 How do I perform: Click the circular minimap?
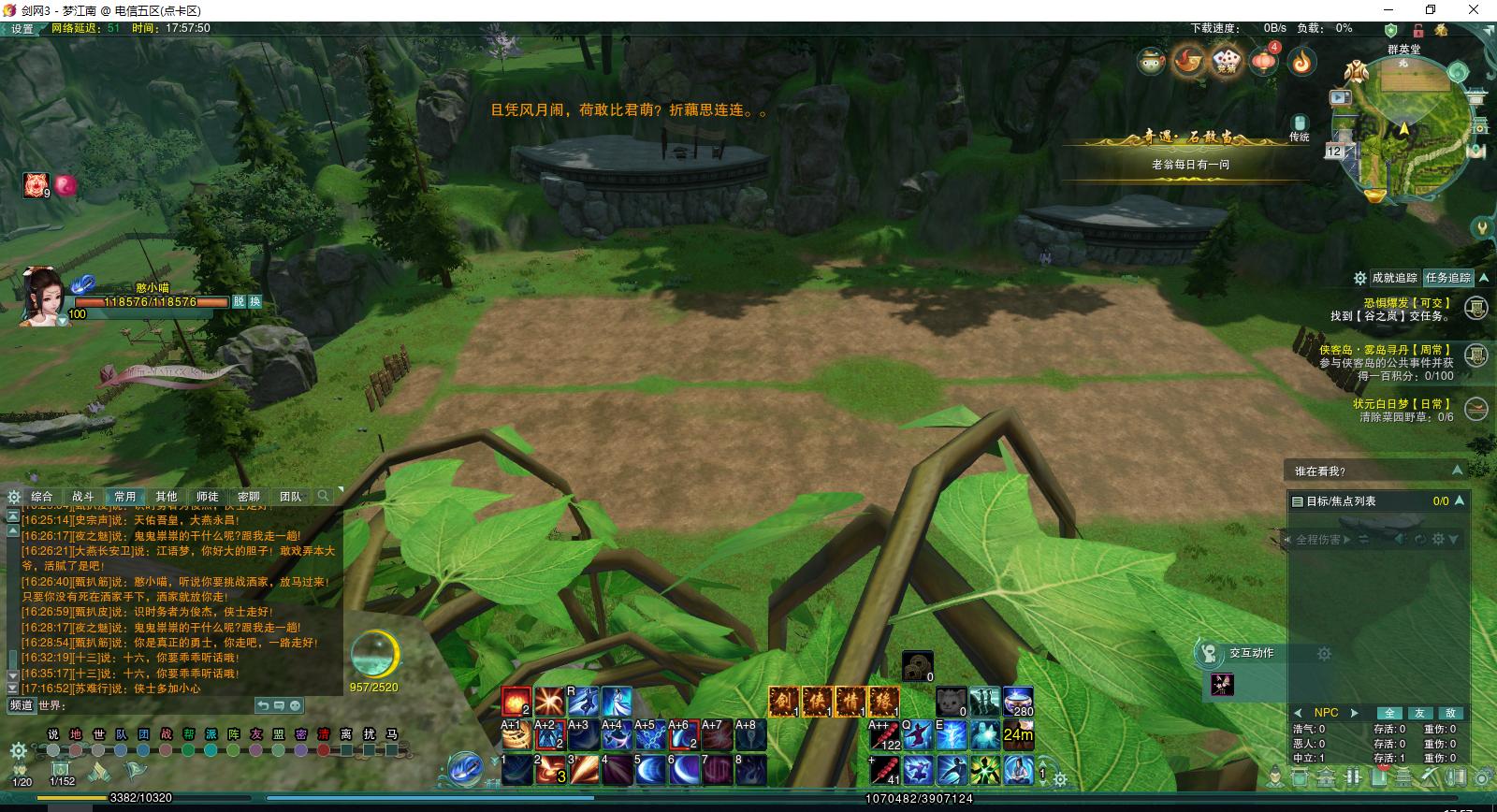click(x=1403, y=131)
